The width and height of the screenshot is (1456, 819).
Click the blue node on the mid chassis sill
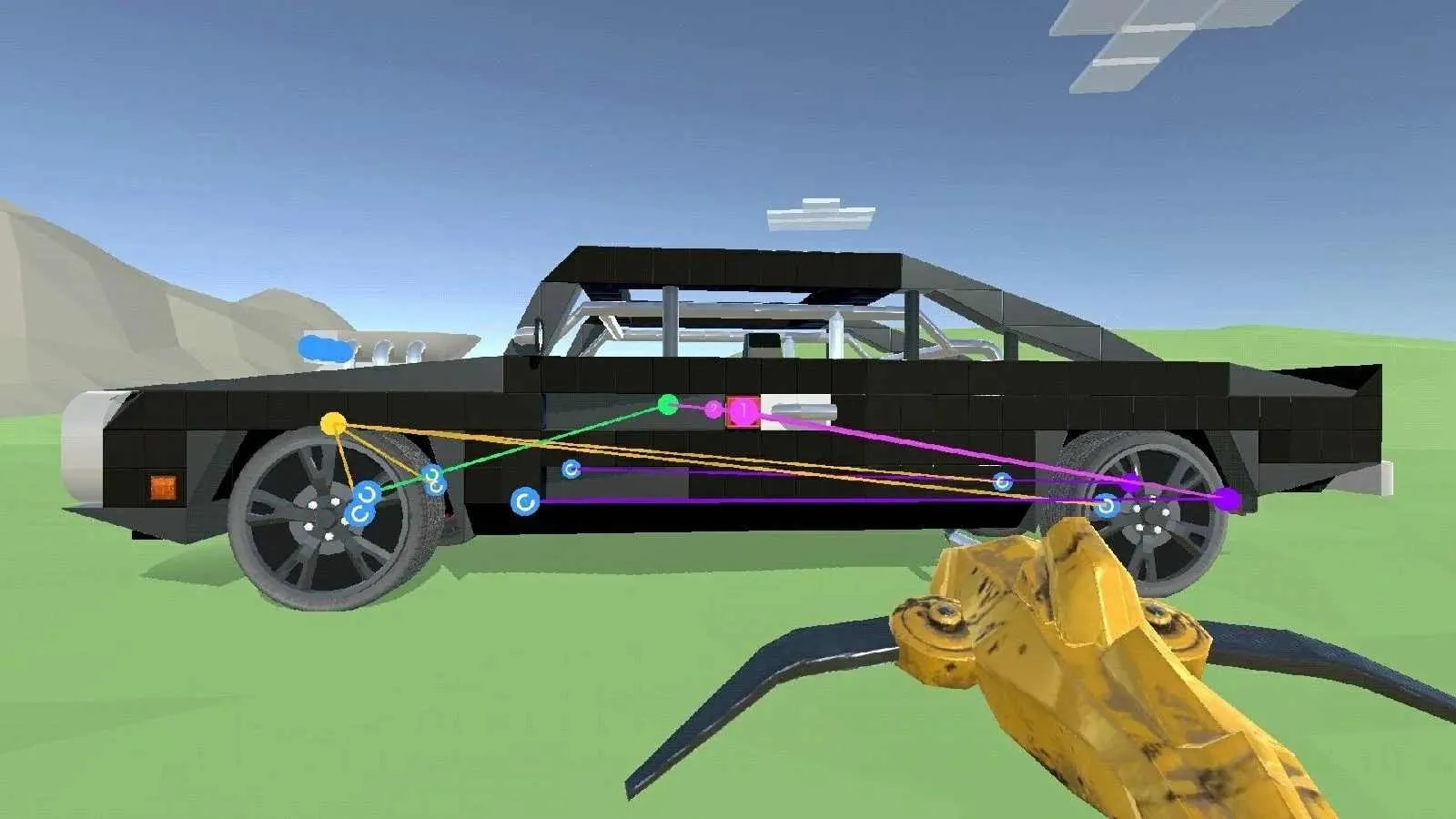tap(570, 470)
